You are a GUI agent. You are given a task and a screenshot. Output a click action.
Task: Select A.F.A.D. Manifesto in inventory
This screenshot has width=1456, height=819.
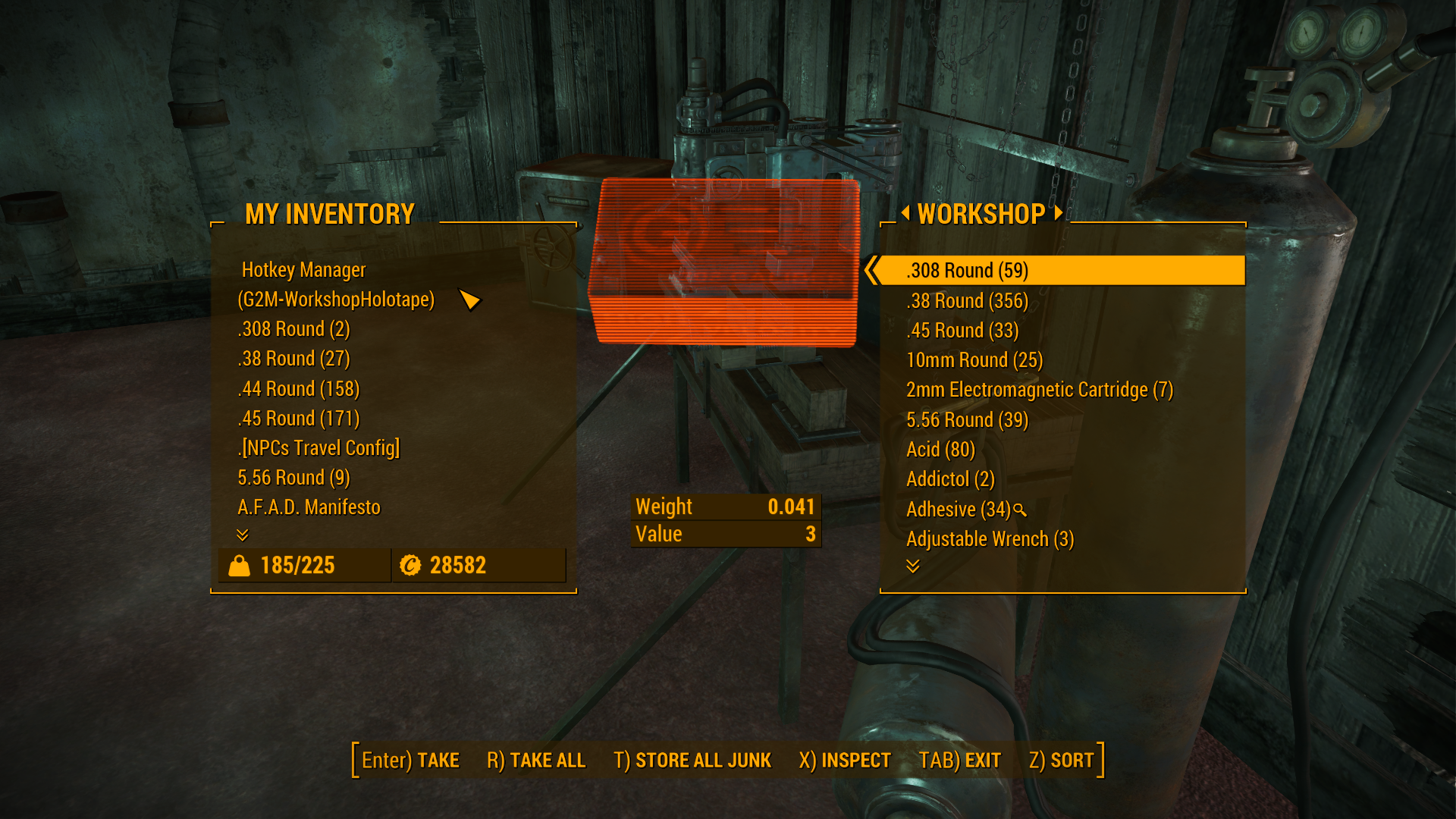(309, 507)
